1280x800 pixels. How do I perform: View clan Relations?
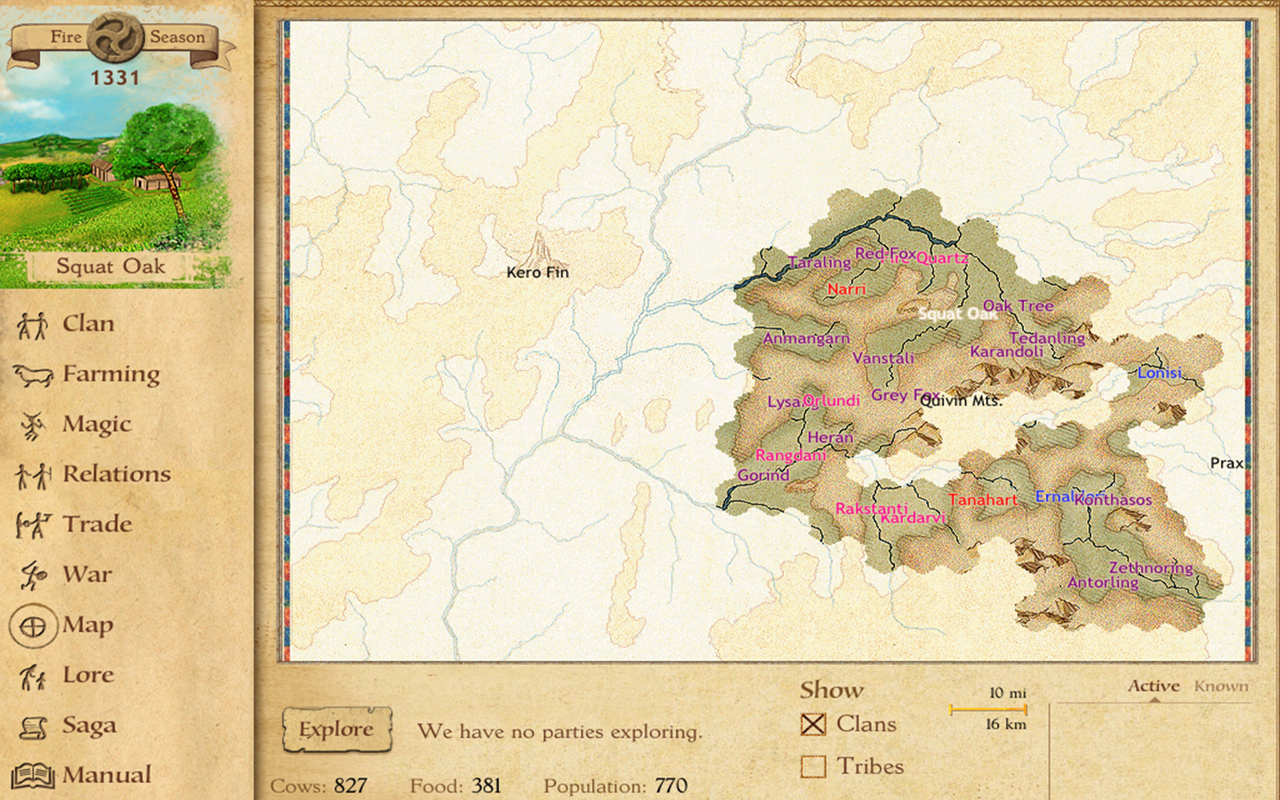tap(113, 473)
